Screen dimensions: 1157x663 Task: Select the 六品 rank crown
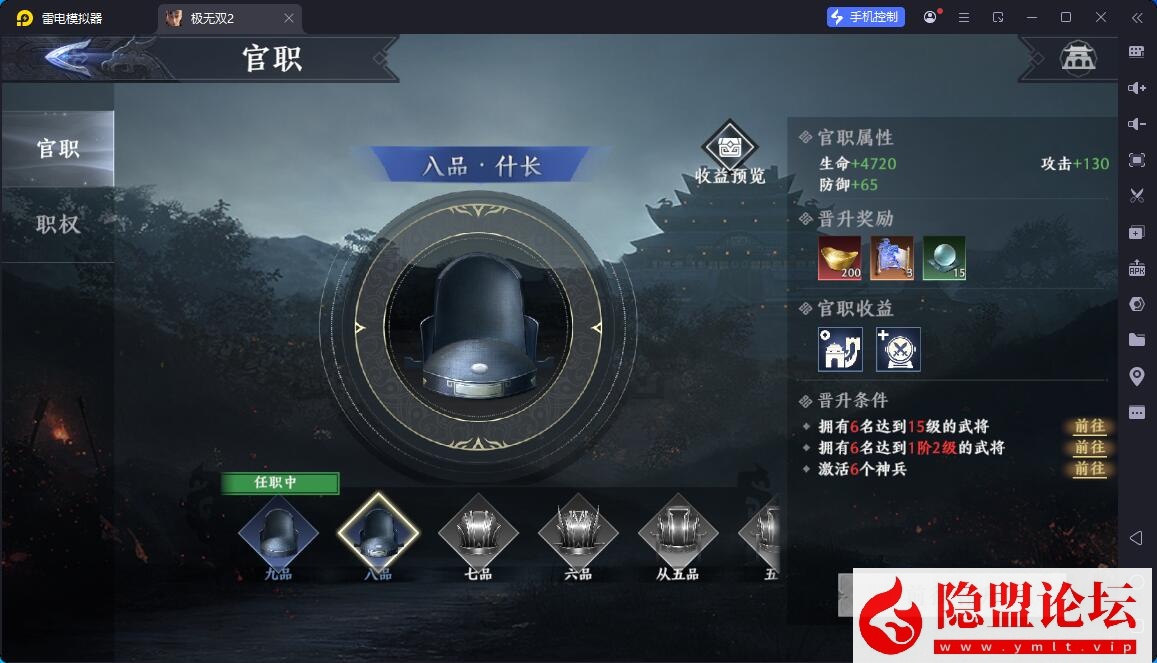click(x=578, y=533)
